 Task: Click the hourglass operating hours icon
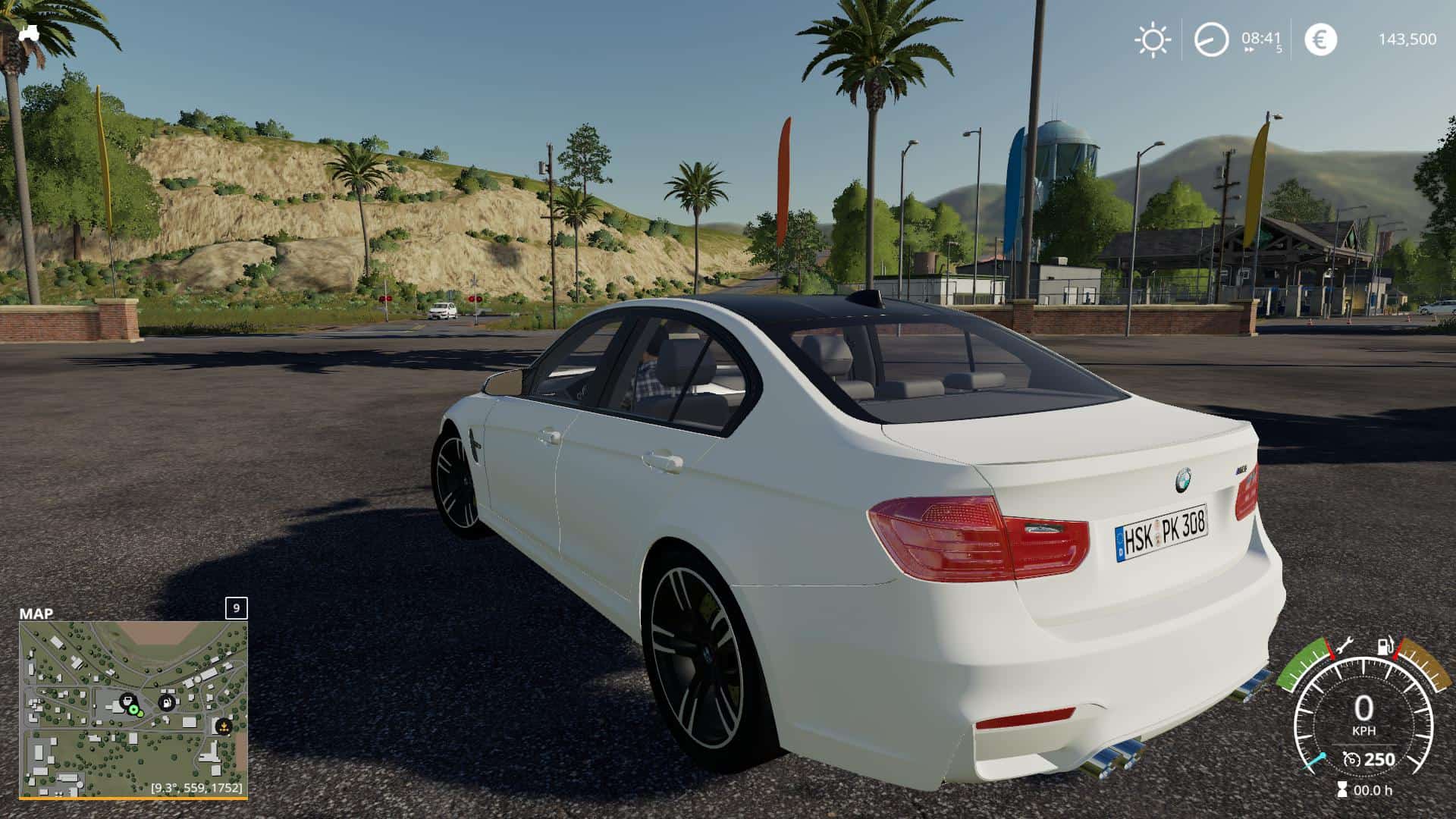1341,790
